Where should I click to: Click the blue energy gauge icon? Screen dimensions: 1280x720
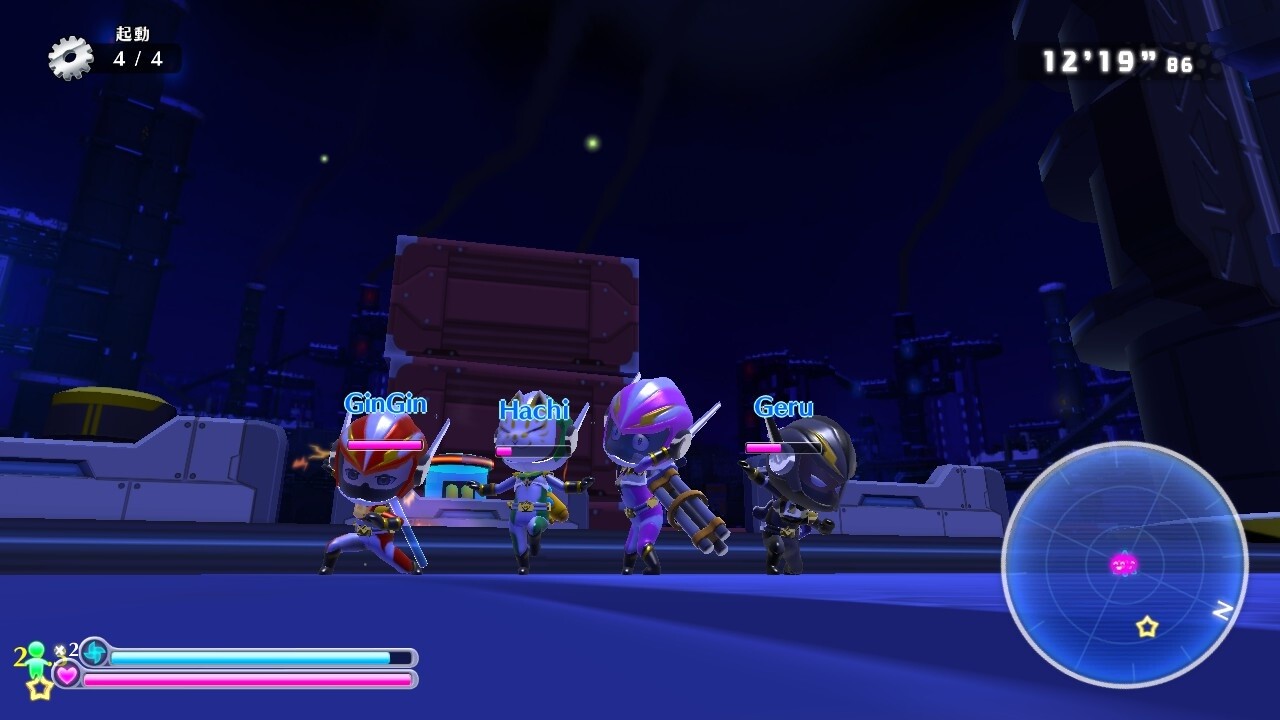(x=94, y=652)
